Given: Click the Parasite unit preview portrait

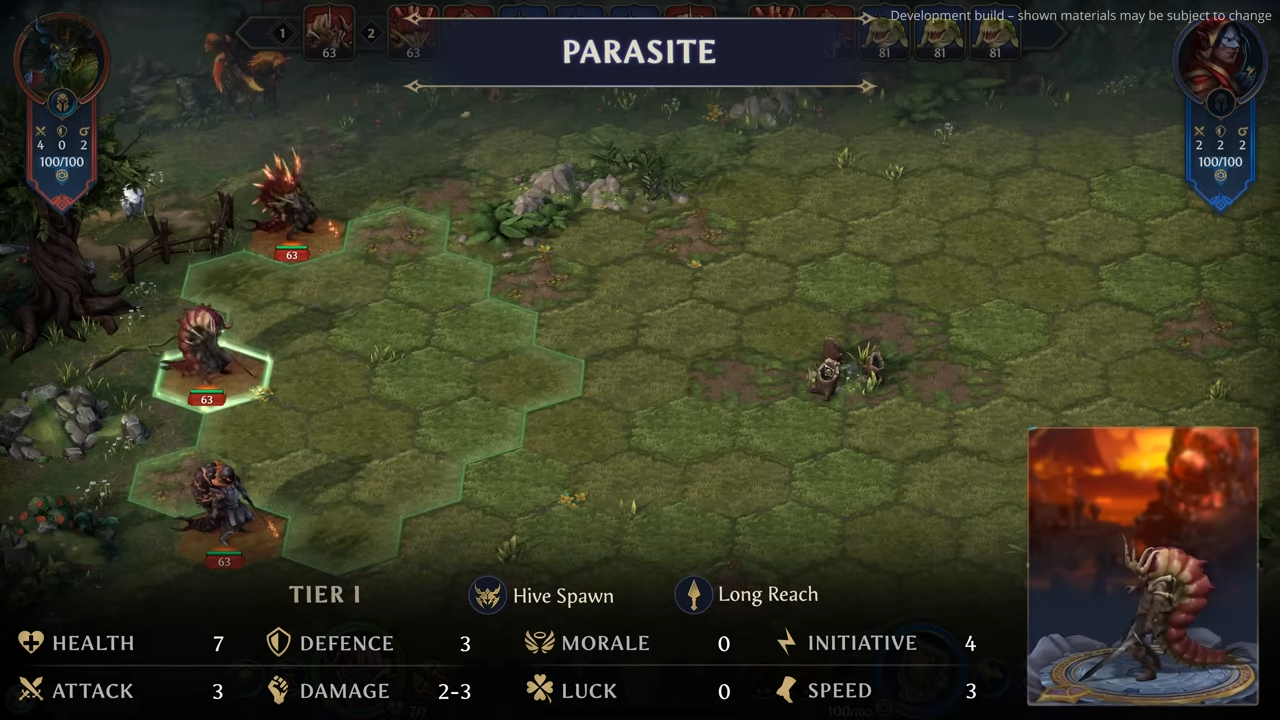Looking at the screenshot, I should click(x=1142, y=566).
